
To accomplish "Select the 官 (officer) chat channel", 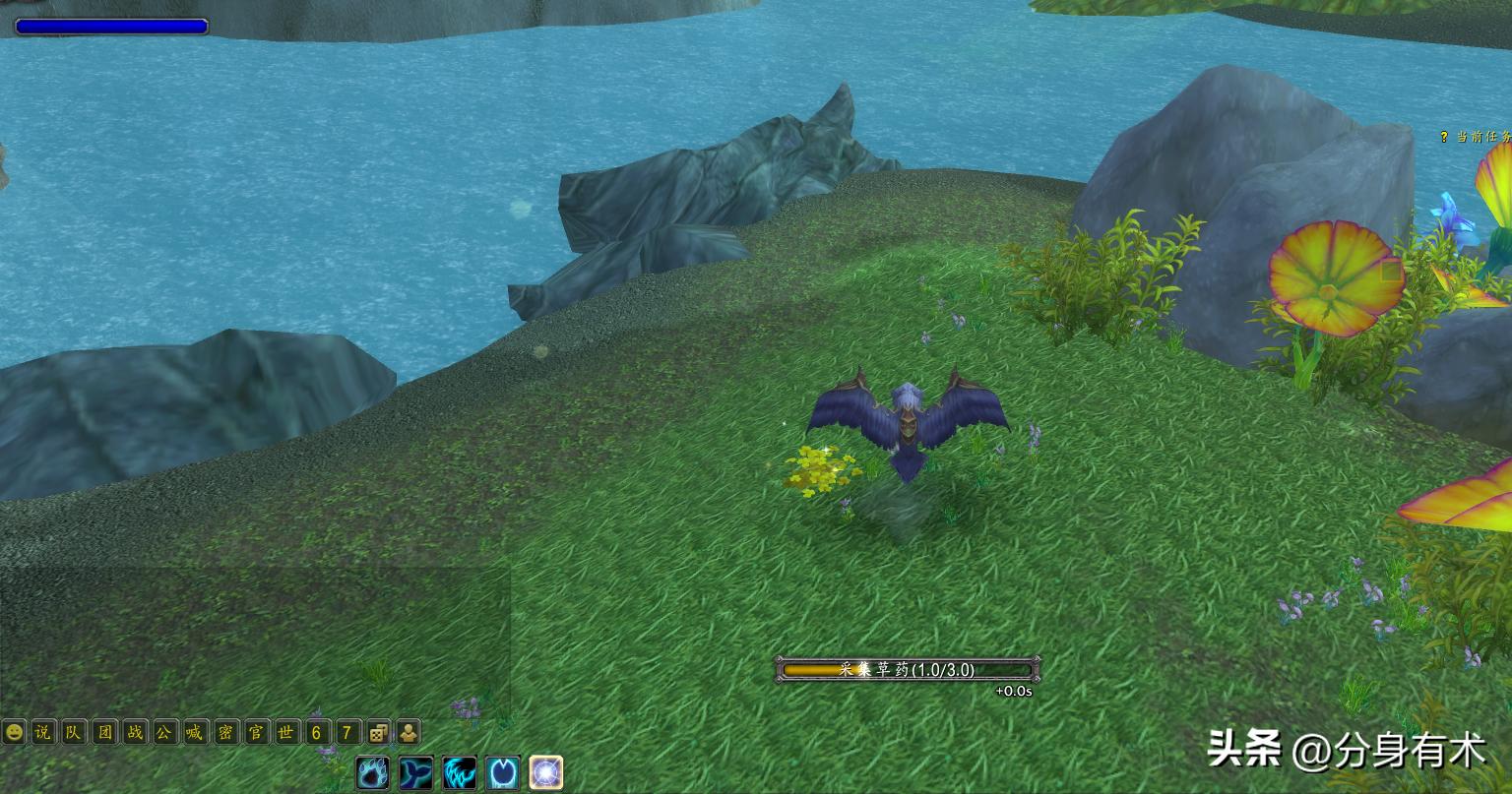I will point(256,733).
